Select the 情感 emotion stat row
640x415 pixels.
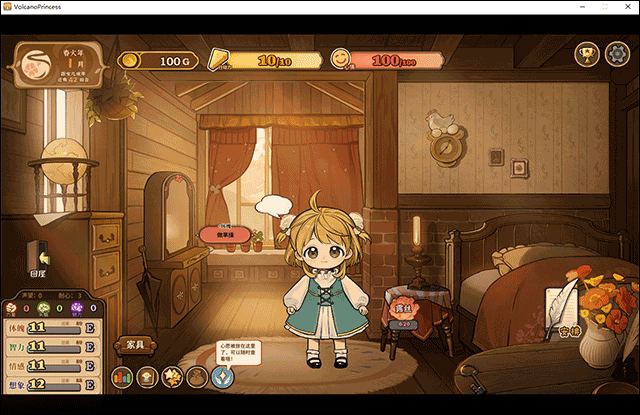click(52, 366)
